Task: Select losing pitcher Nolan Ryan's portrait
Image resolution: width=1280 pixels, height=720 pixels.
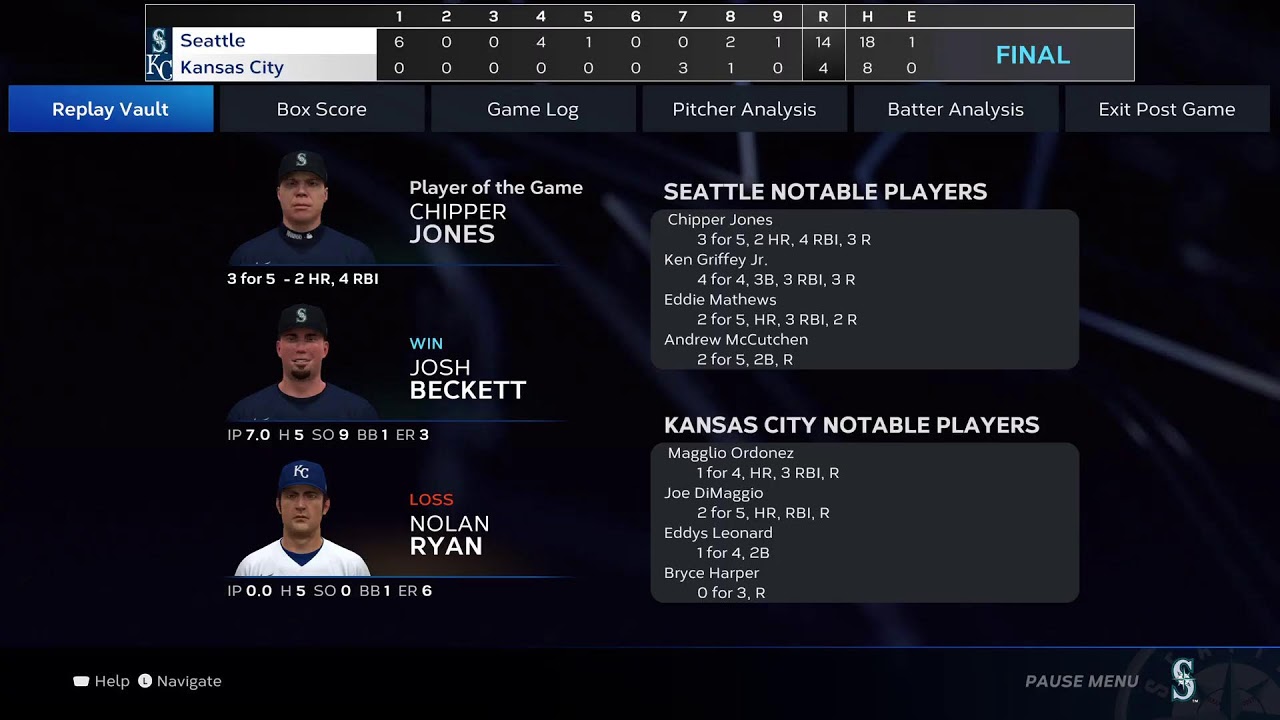Action: tap(302, 519)
